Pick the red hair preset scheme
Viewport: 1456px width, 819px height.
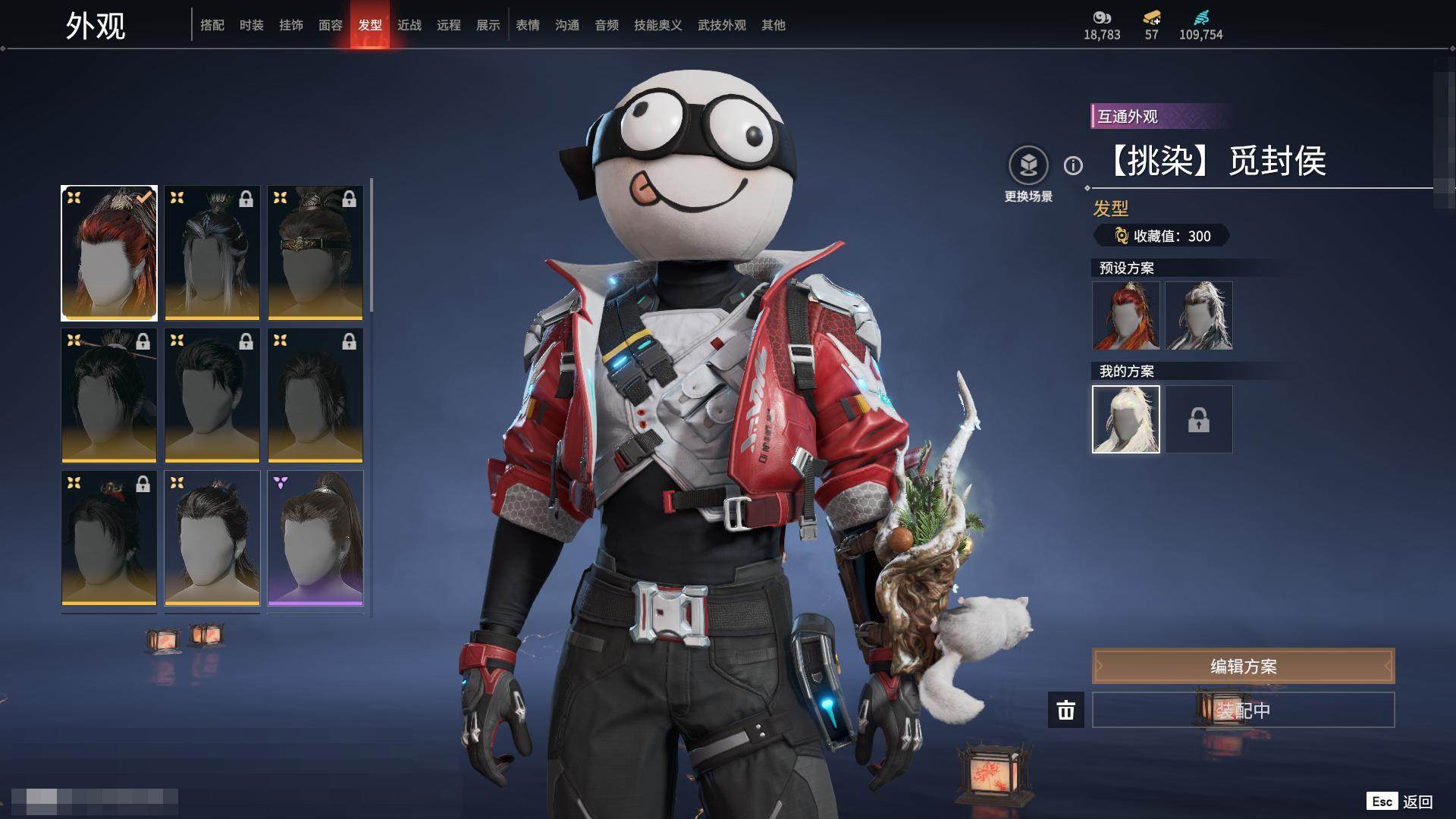1126,315
